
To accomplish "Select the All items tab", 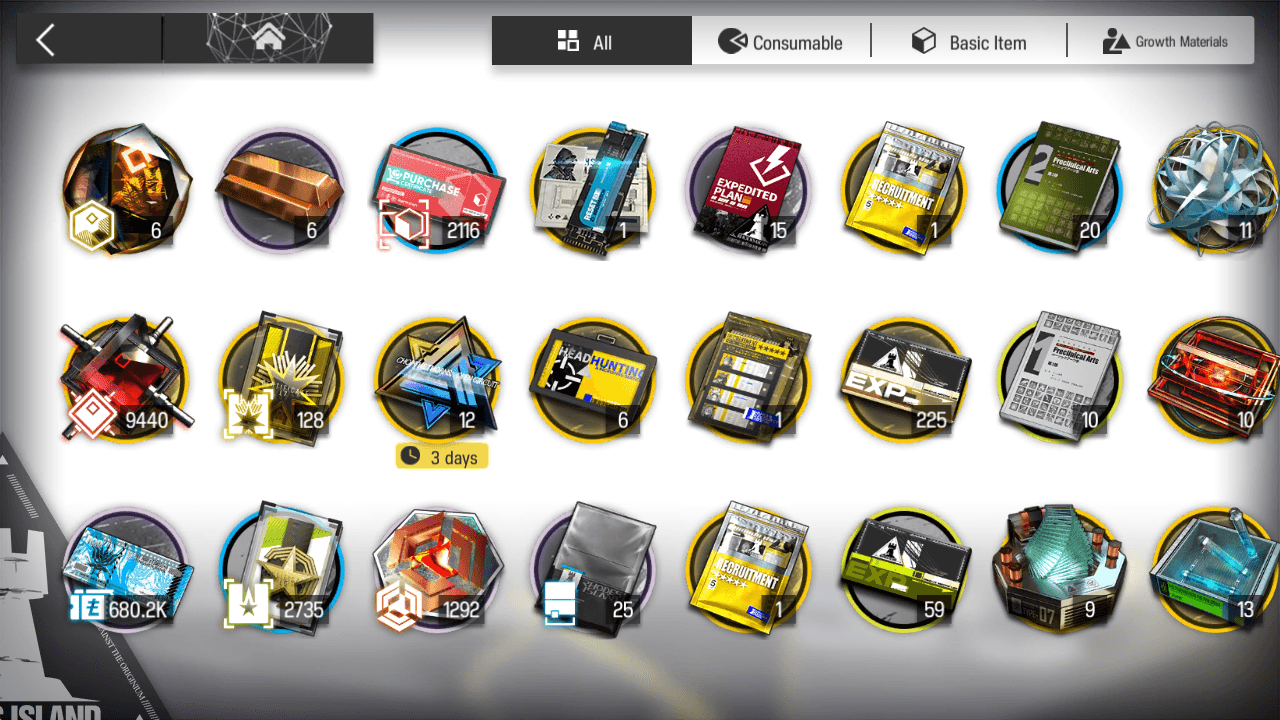I will [591, 42].
